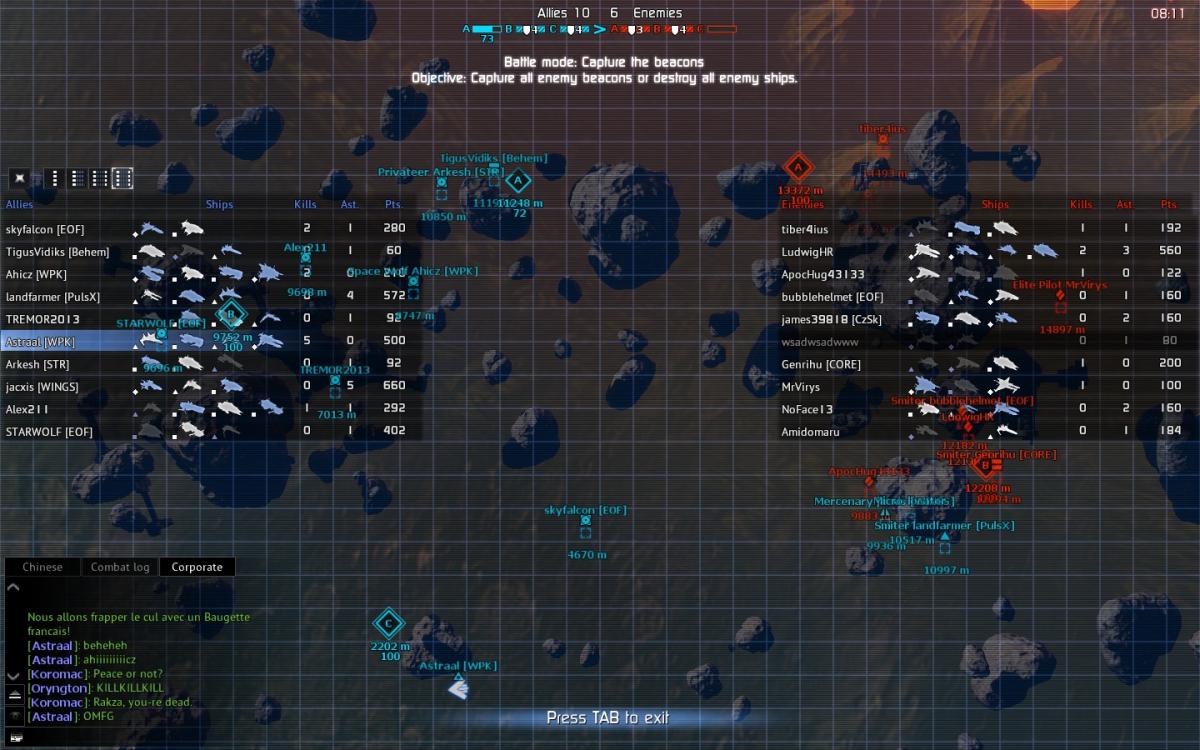The height and width of the screenshot is (750, 1200).
Task: Click the chat scroll-down arrow
Action: pos(14,675)
